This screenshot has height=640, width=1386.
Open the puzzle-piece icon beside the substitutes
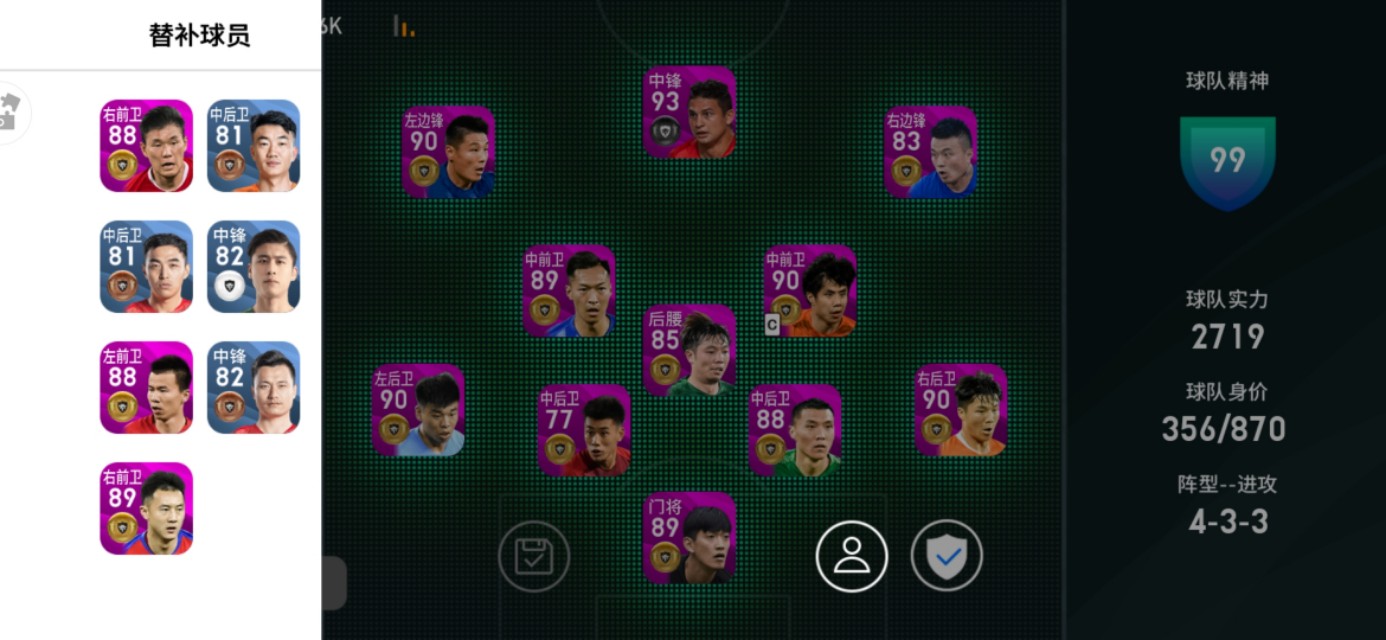tap(8, 112)
